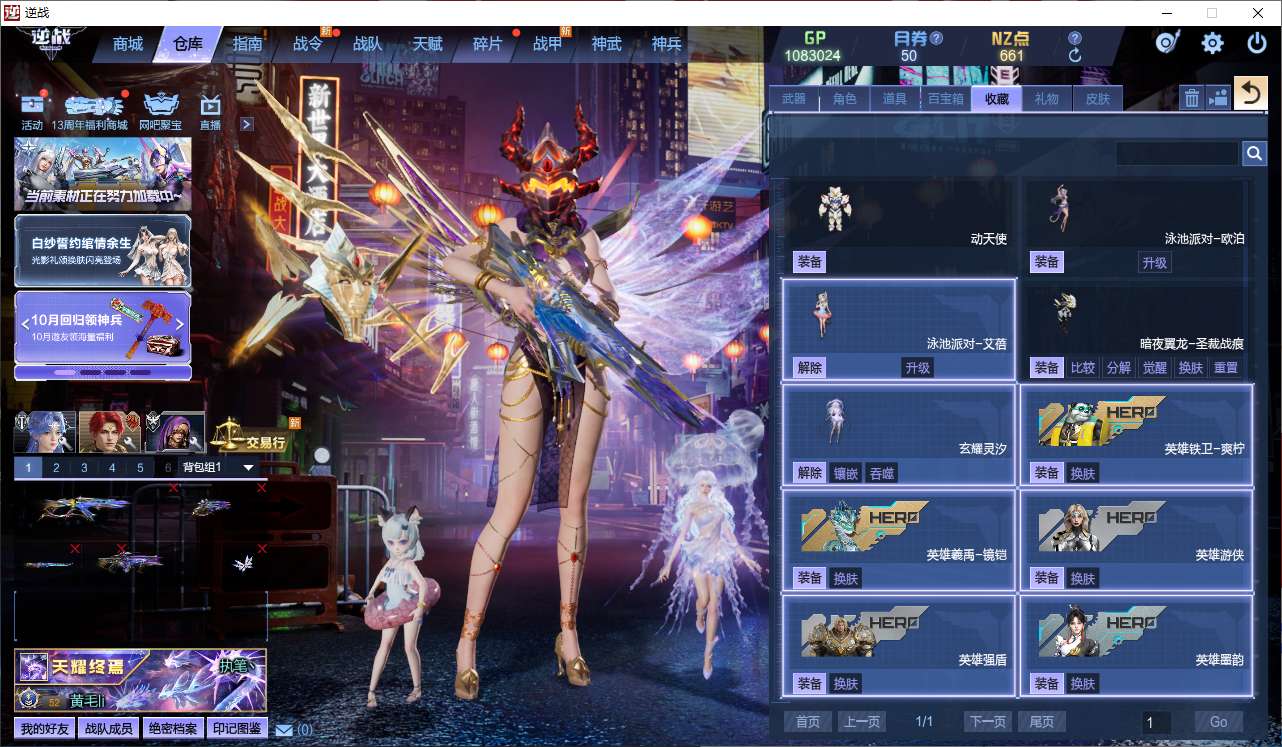
Task: Switch to the 武器 weapons category
Action: (794, 98)
